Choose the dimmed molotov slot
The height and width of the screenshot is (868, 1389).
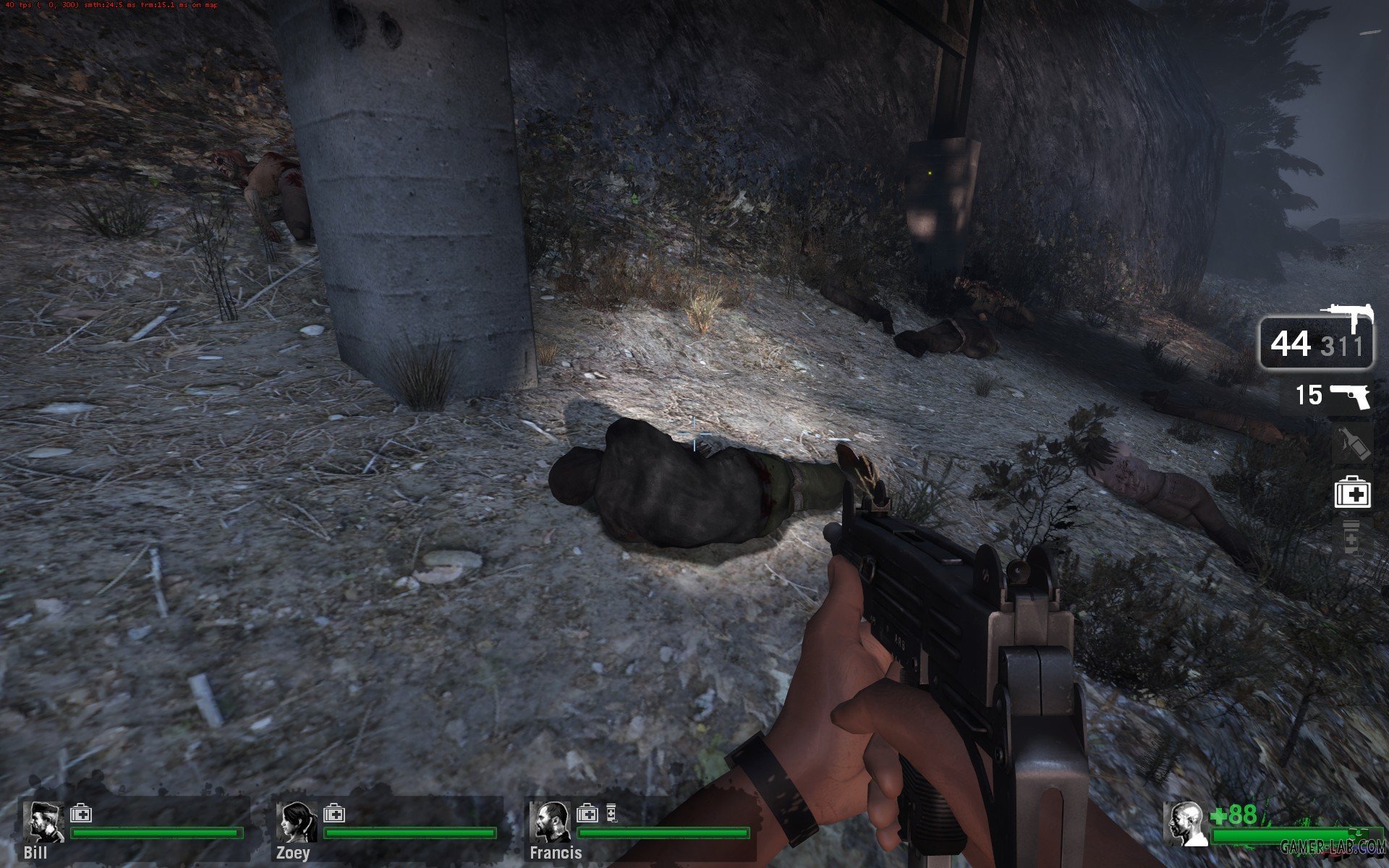[1351, 443]
